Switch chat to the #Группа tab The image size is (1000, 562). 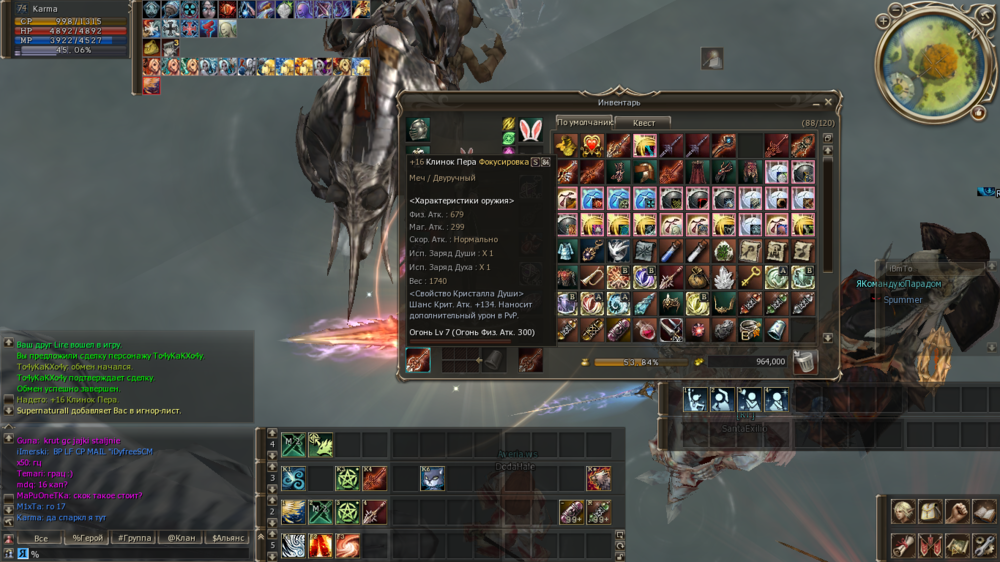[135, 538]
